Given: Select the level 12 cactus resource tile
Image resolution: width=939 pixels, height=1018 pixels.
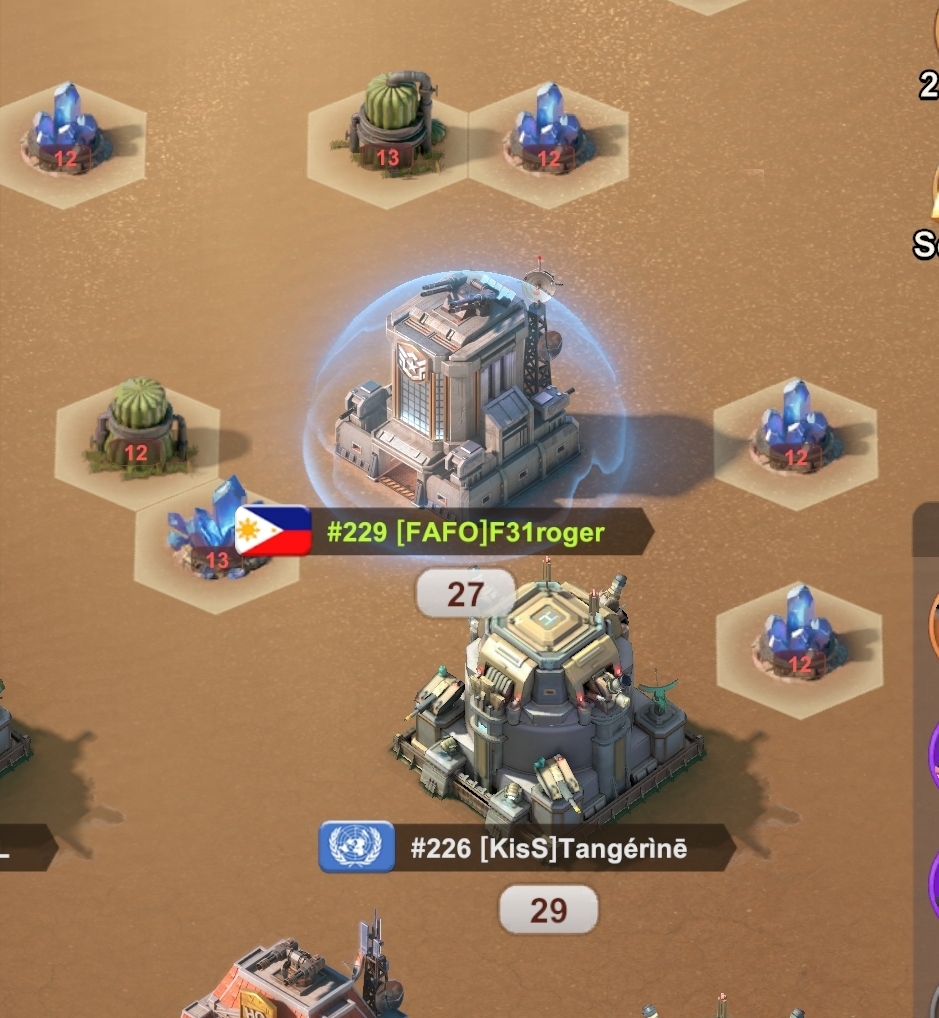Looking at the screenshot, I should tap(138, 428).
